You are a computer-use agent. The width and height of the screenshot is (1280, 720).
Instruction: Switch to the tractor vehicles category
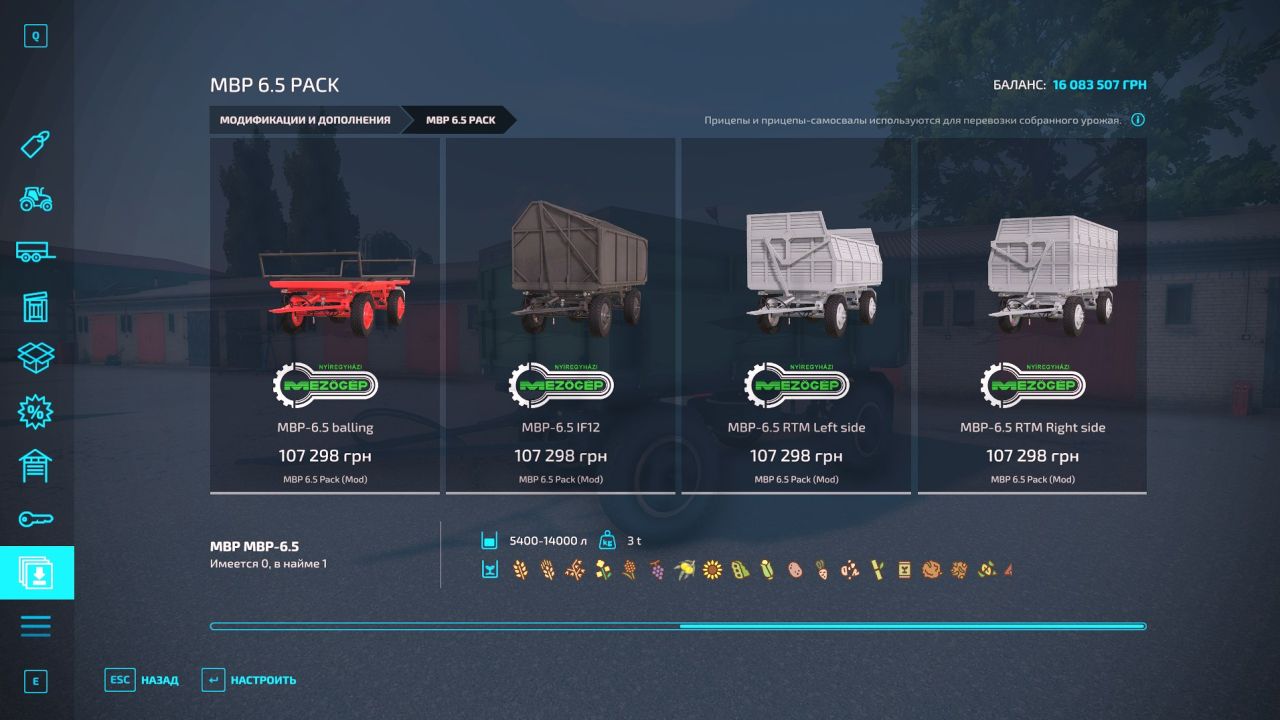[36, 199]
